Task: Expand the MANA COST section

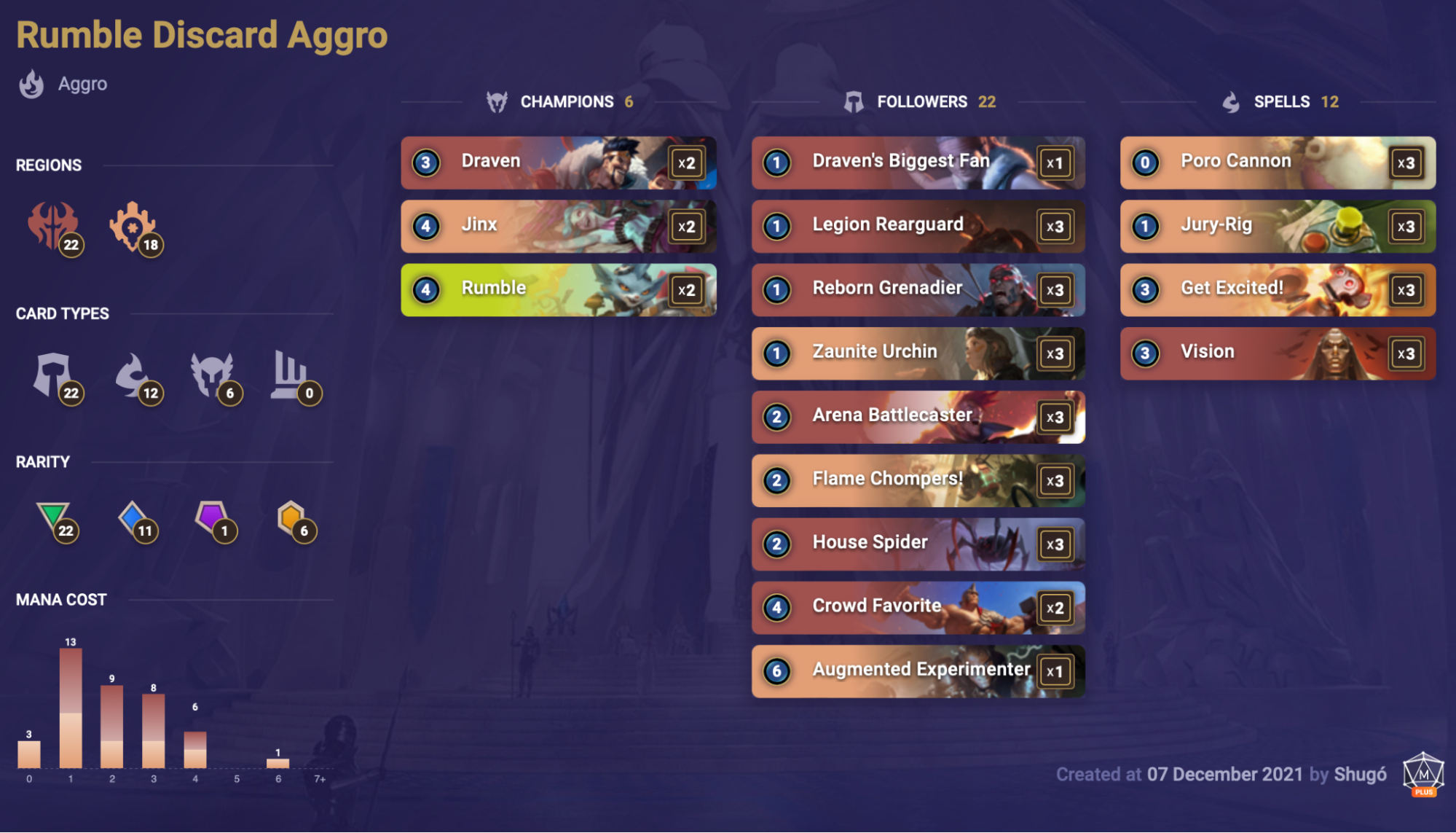Action: coord(60,599)
